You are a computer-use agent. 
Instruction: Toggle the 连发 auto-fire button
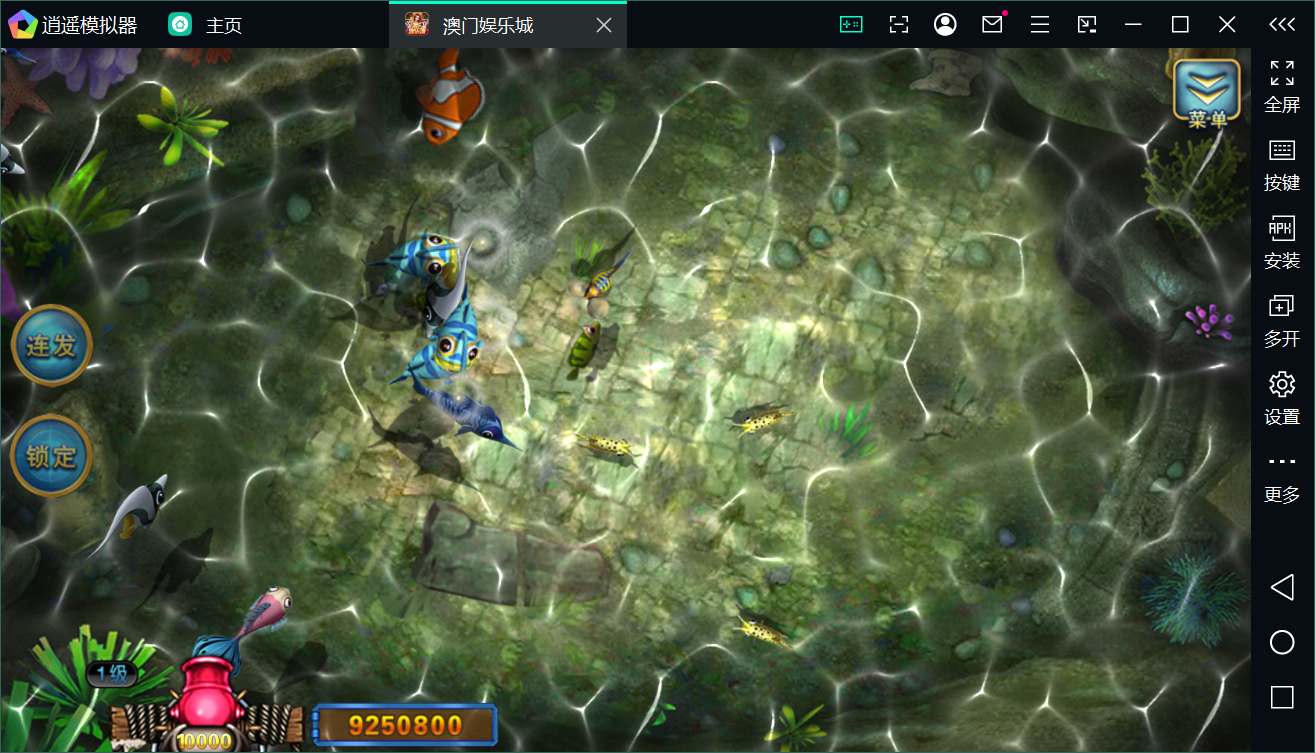point(52,346)
